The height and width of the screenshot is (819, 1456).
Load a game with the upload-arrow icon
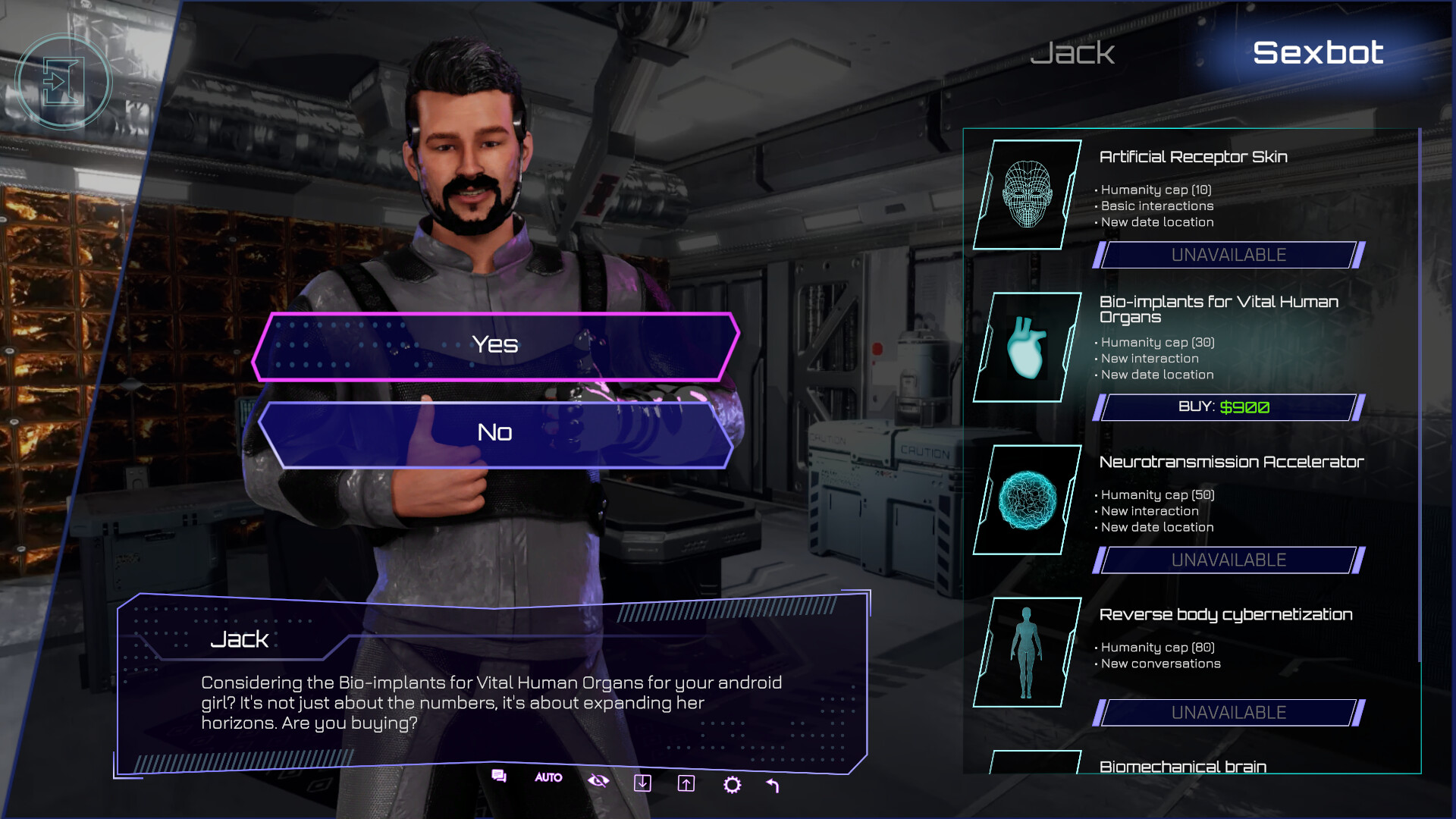coord(688,784)
